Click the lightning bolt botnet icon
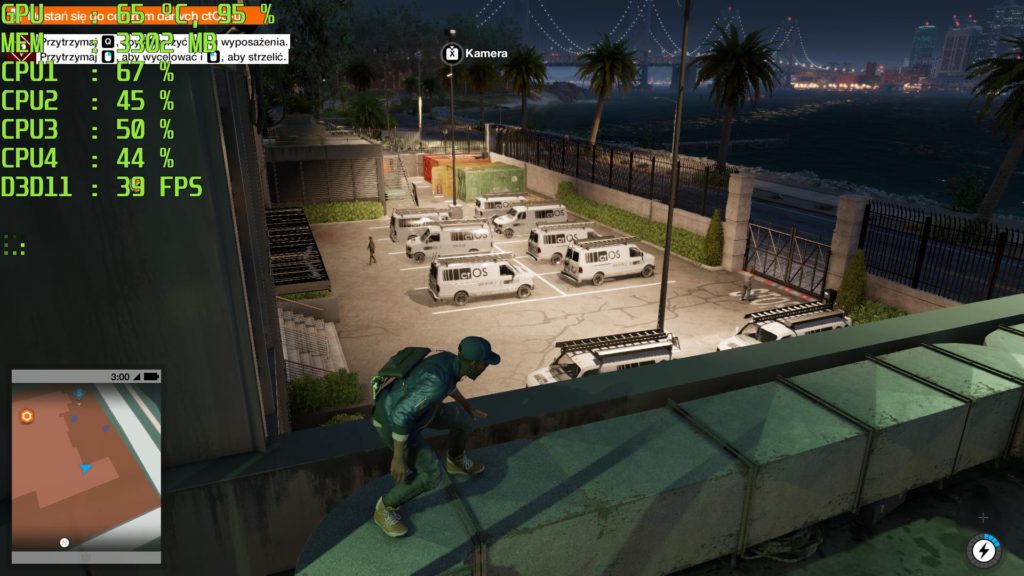Screen dimensions: 1024x576 pyautogui.click(x=983, y=550)
